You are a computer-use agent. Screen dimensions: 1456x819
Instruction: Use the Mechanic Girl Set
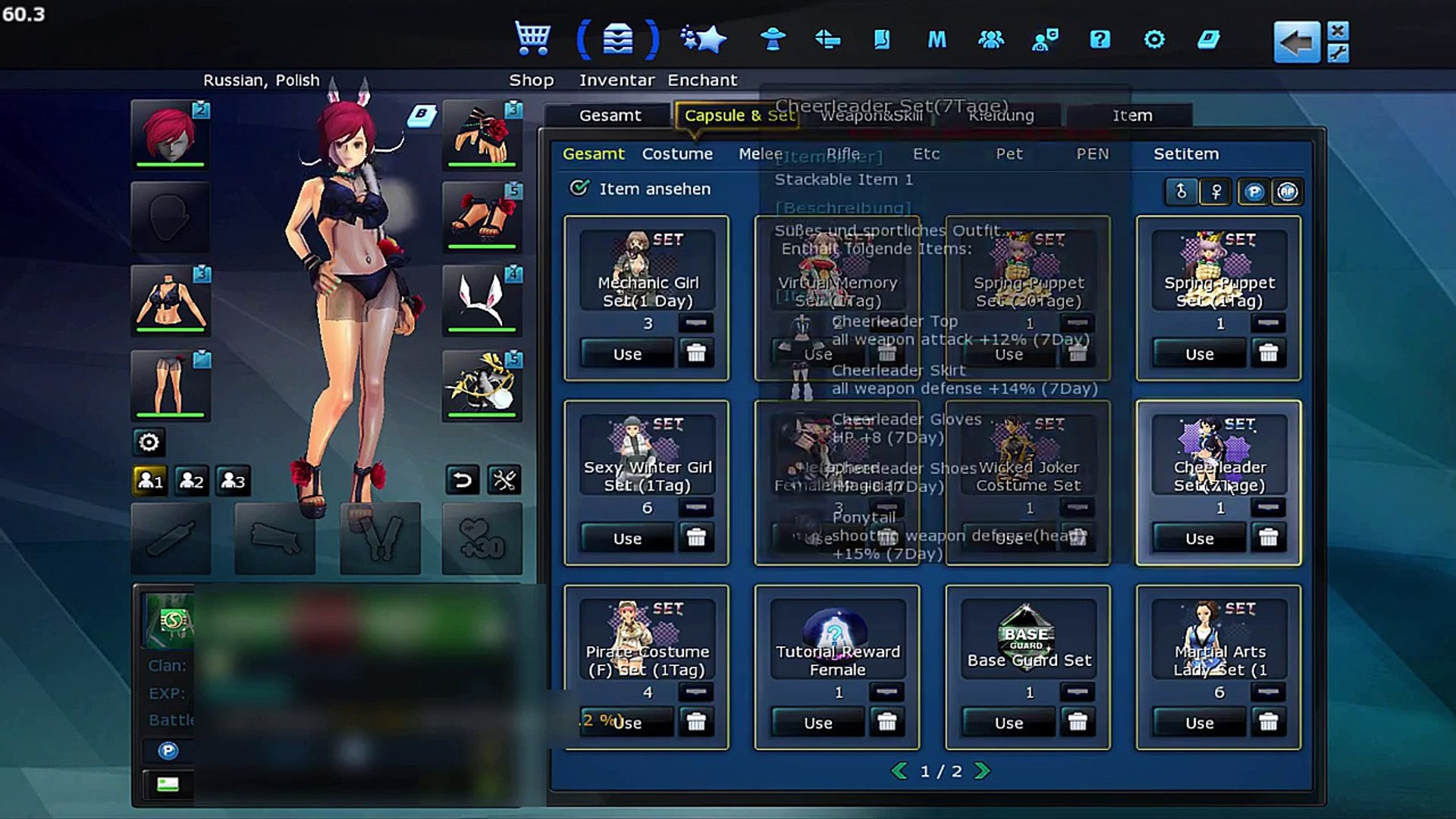click(627, 354)
